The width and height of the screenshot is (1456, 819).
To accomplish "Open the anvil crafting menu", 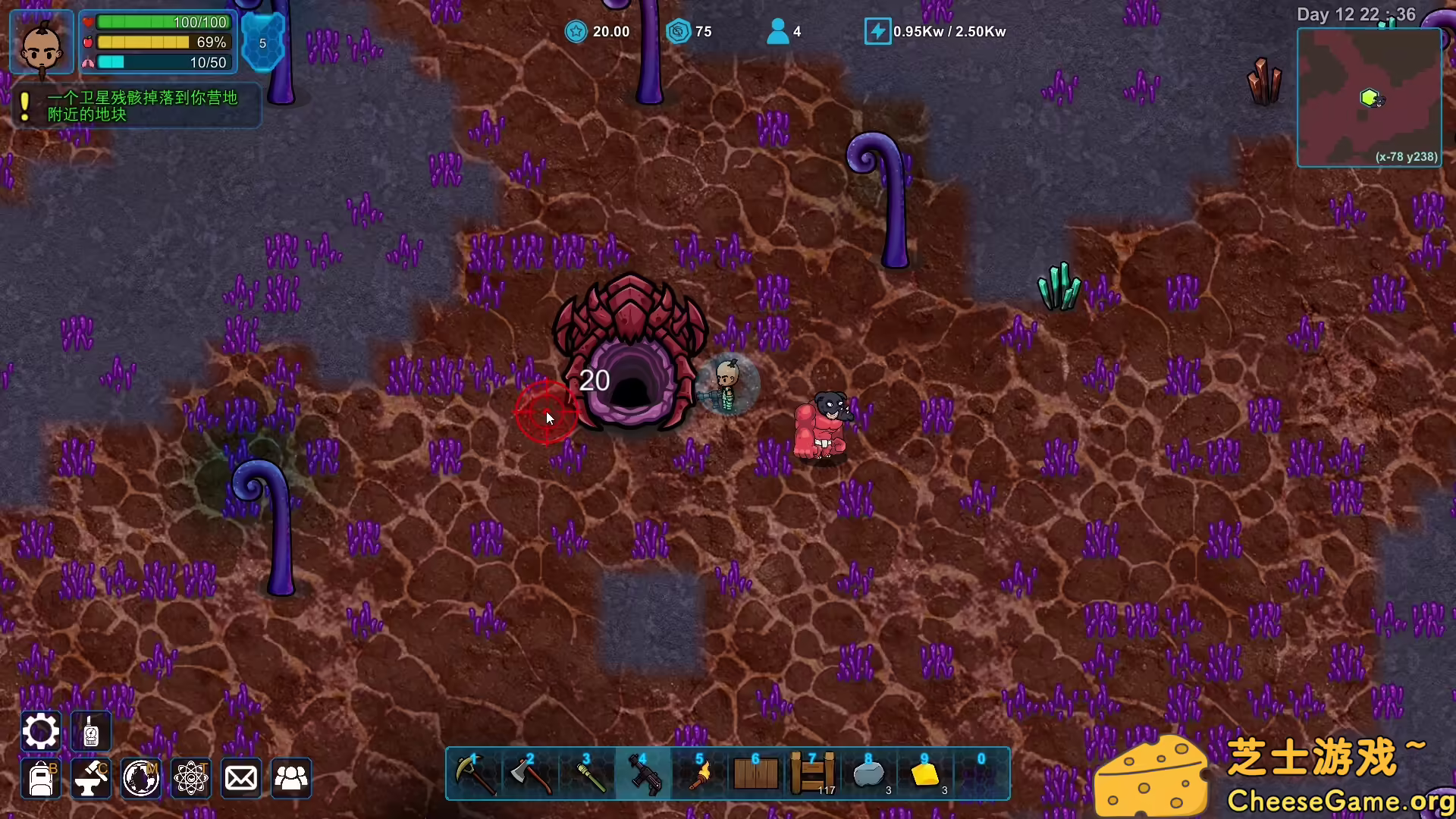I will pos(91,778).
